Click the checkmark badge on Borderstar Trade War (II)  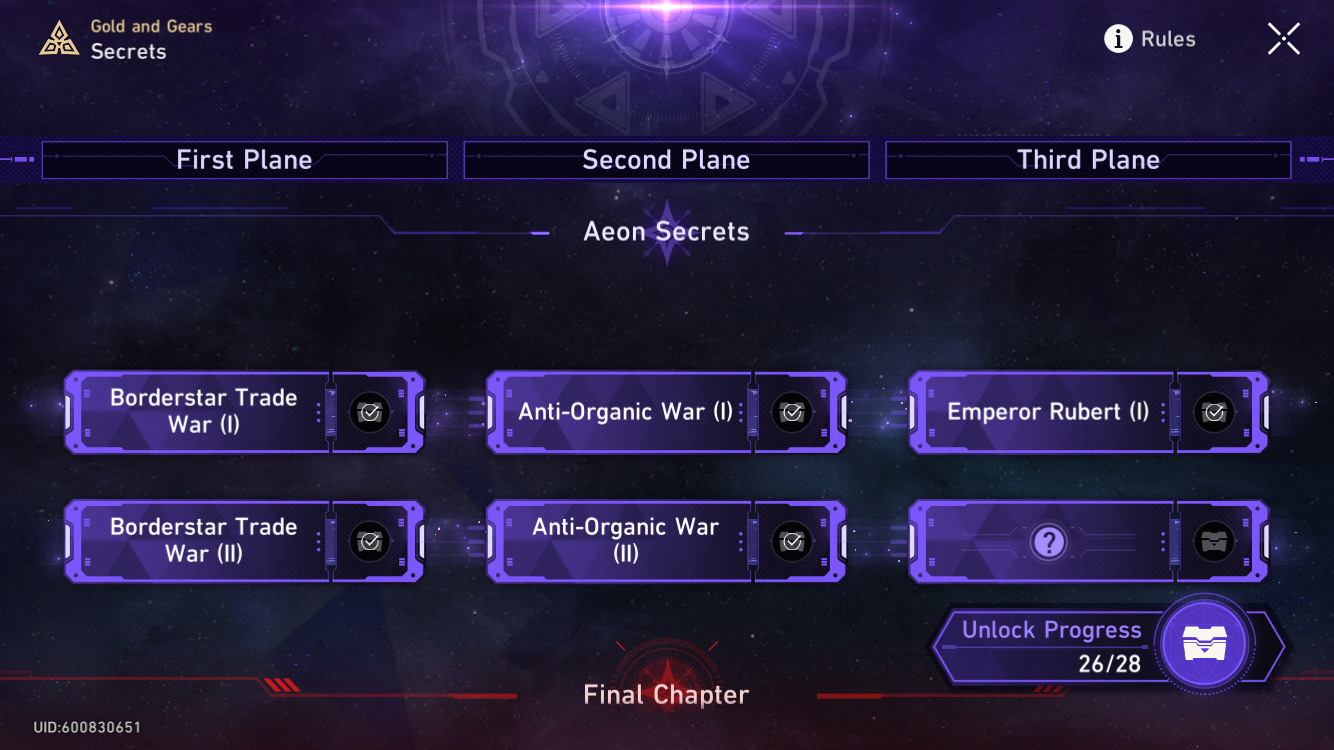coord(369,541)
